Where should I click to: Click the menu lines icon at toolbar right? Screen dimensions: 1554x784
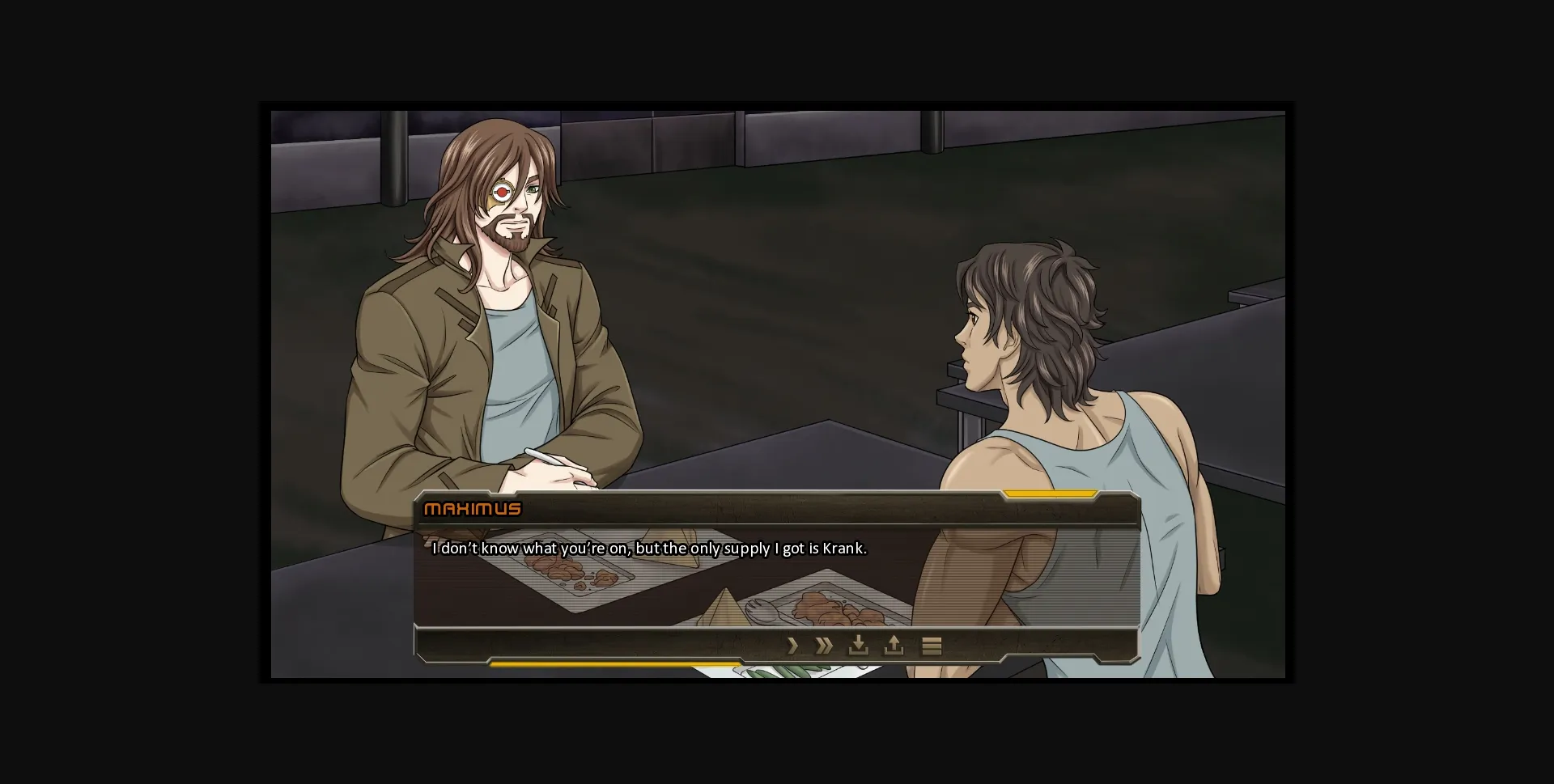coord(932,646)
